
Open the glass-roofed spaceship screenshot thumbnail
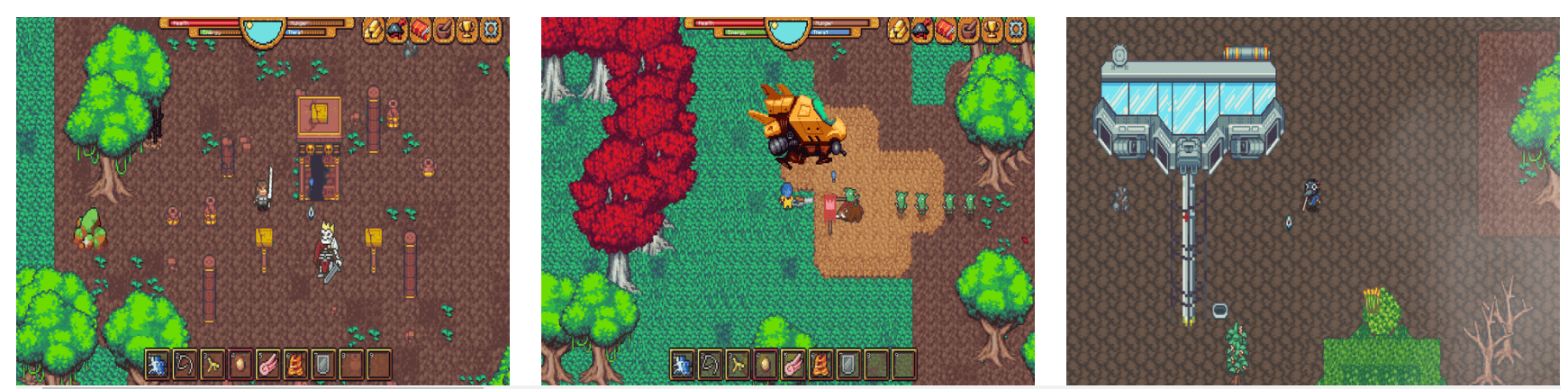pyautogui.click(x=1312, y=201)
